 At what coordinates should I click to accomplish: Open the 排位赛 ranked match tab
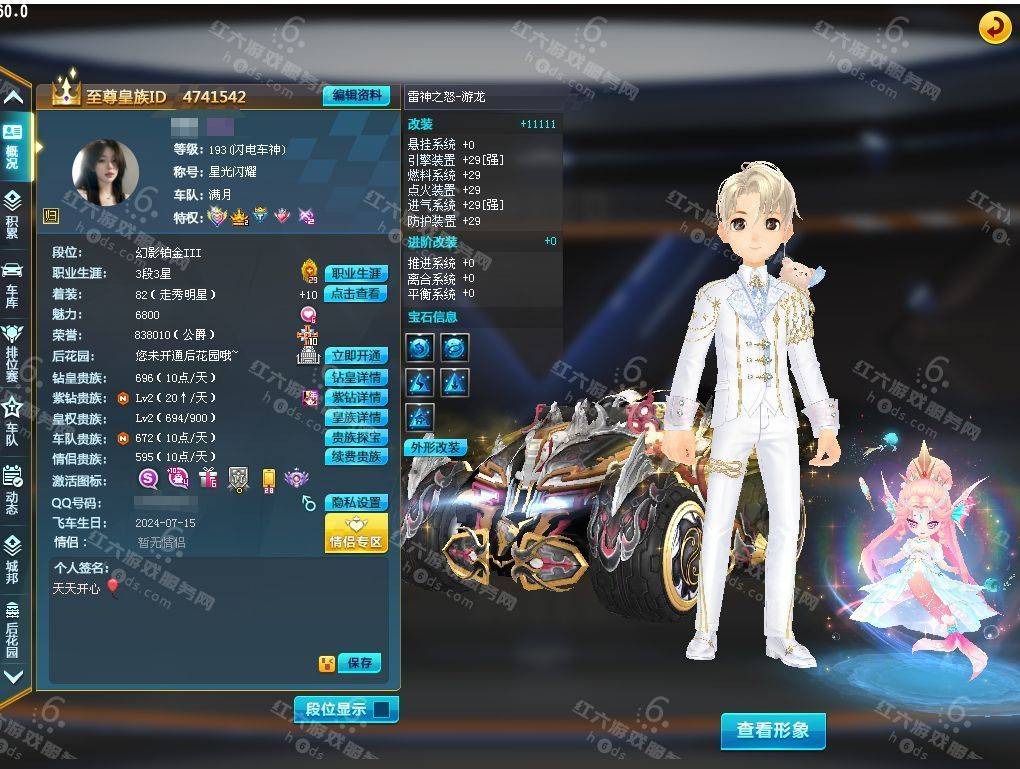(x=13, y=349)
